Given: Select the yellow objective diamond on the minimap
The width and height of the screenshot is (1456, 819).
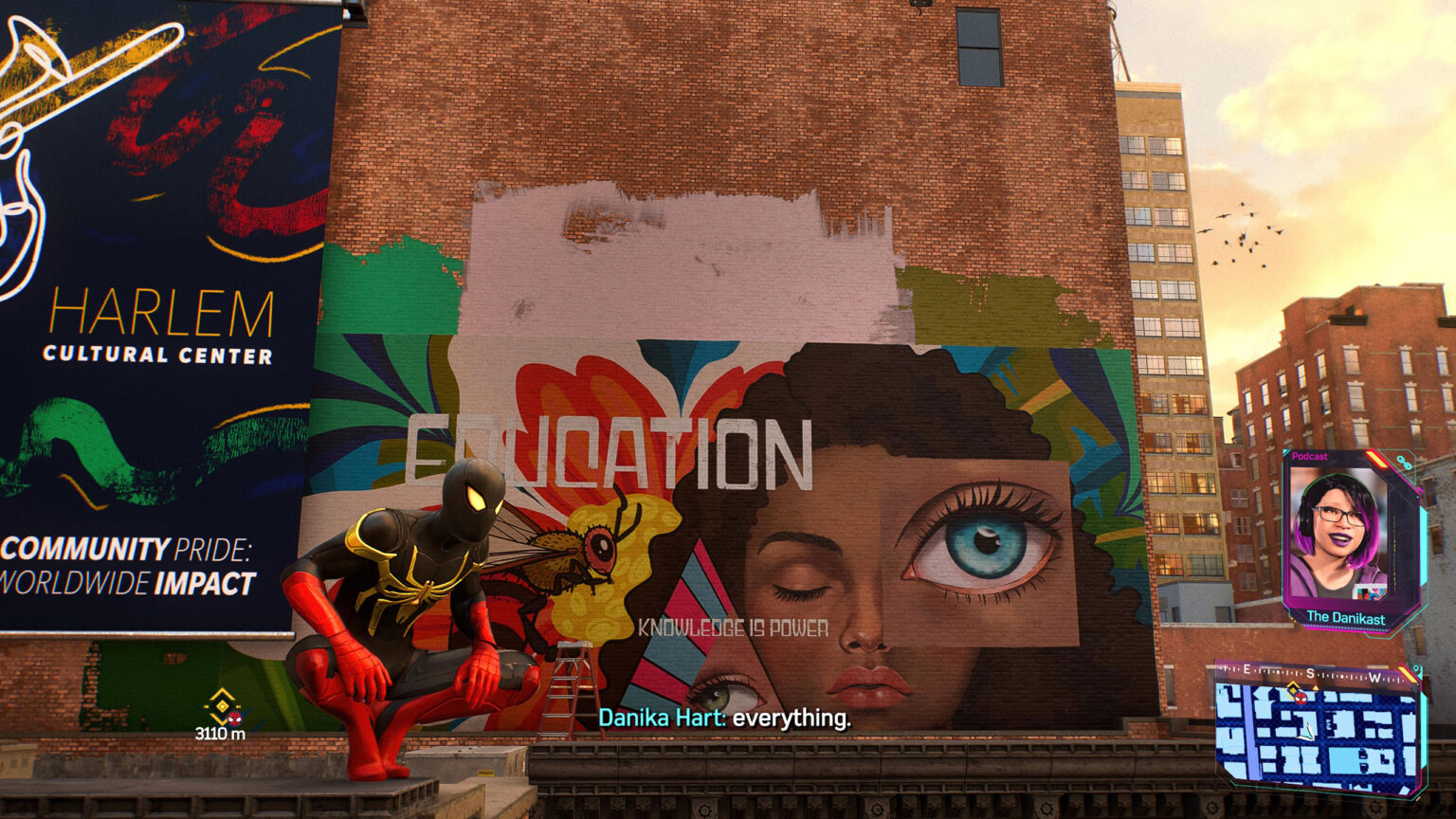Looking at the screenshot, I should click(x=1293, y=688).
